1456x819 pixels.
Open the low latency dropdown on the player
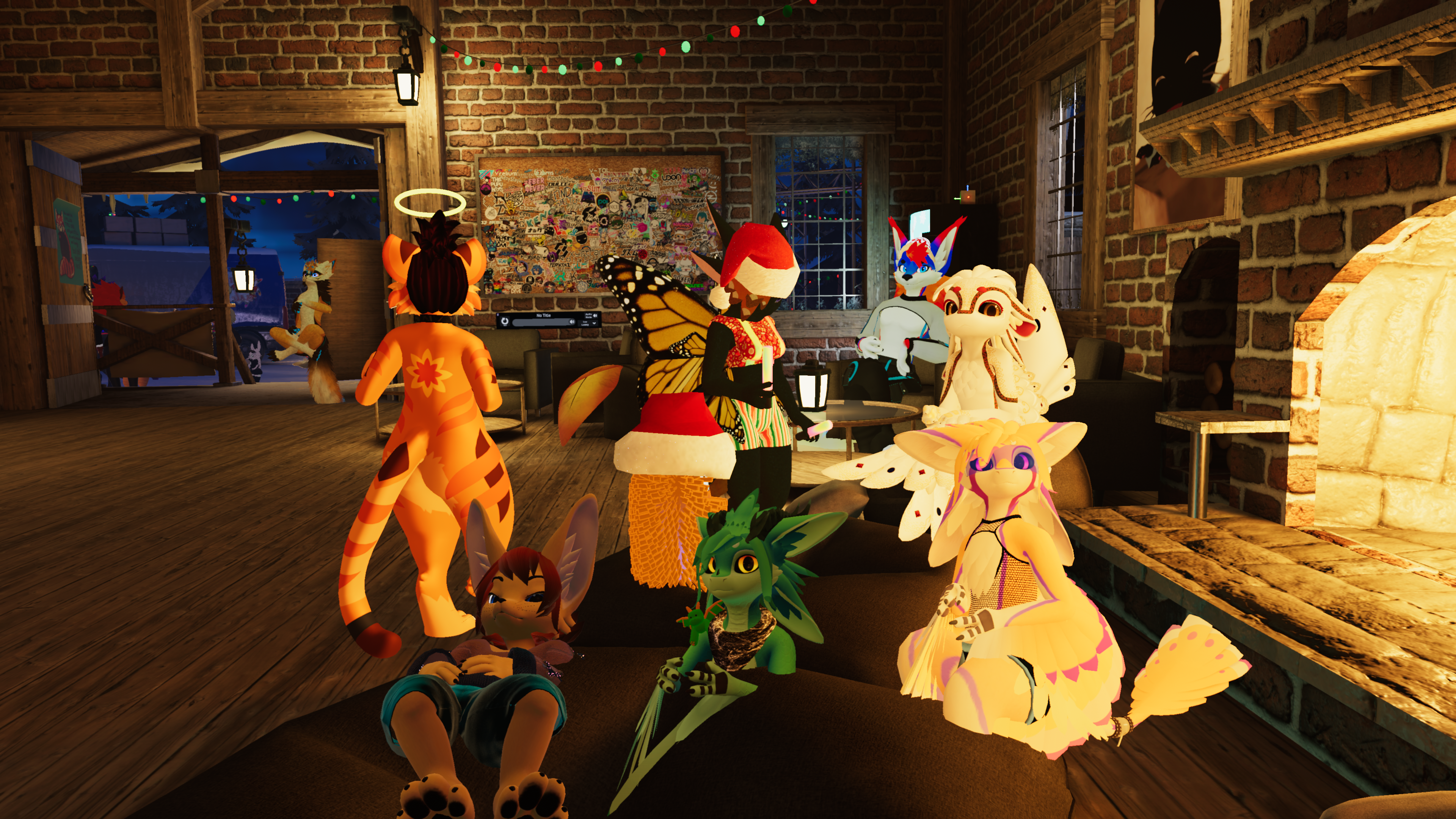point(588,323)
